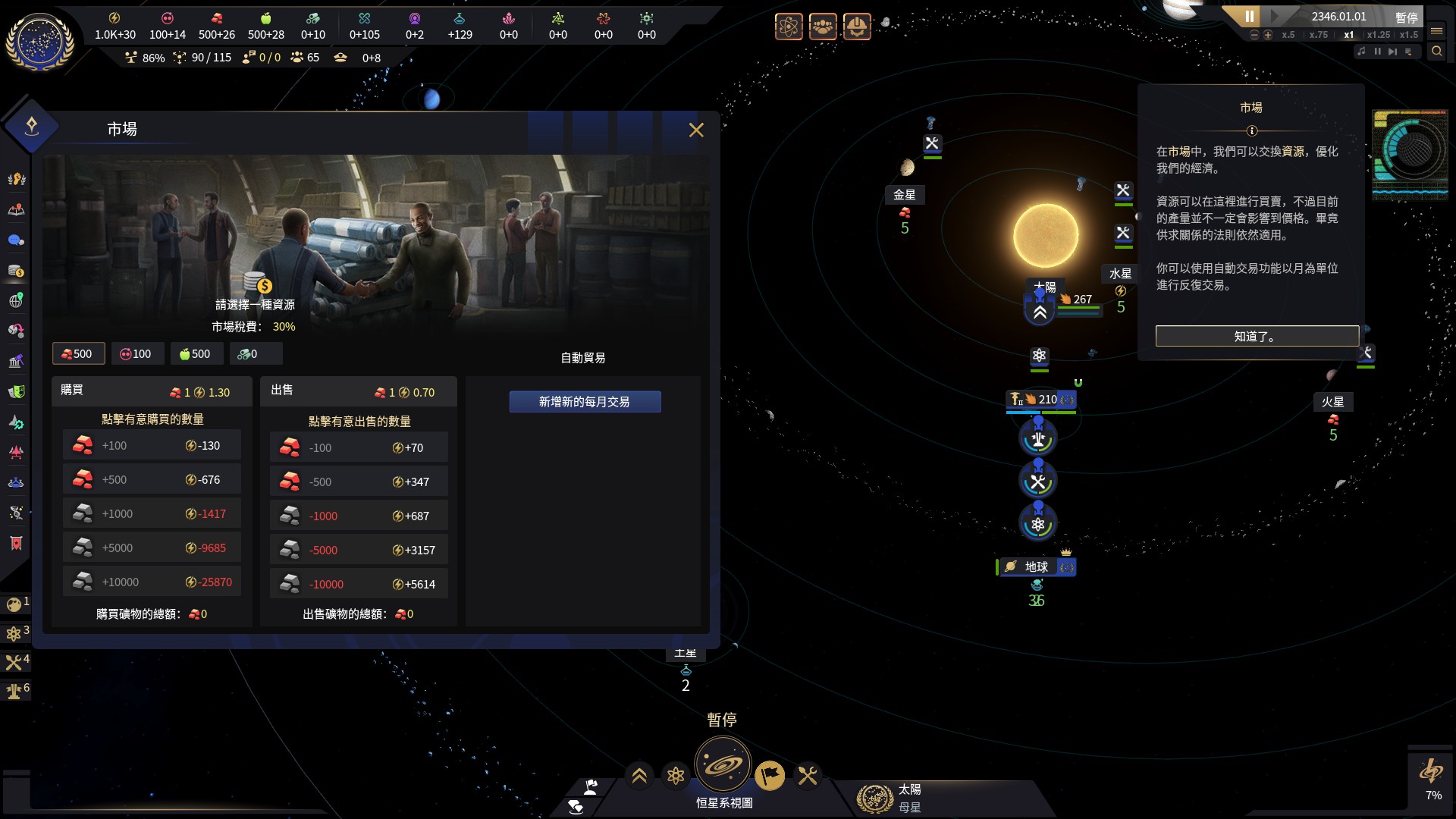Select the minerals 500 resource tab
The image size is (1456, 819).
pyautogui.click(x=78, y=354)
